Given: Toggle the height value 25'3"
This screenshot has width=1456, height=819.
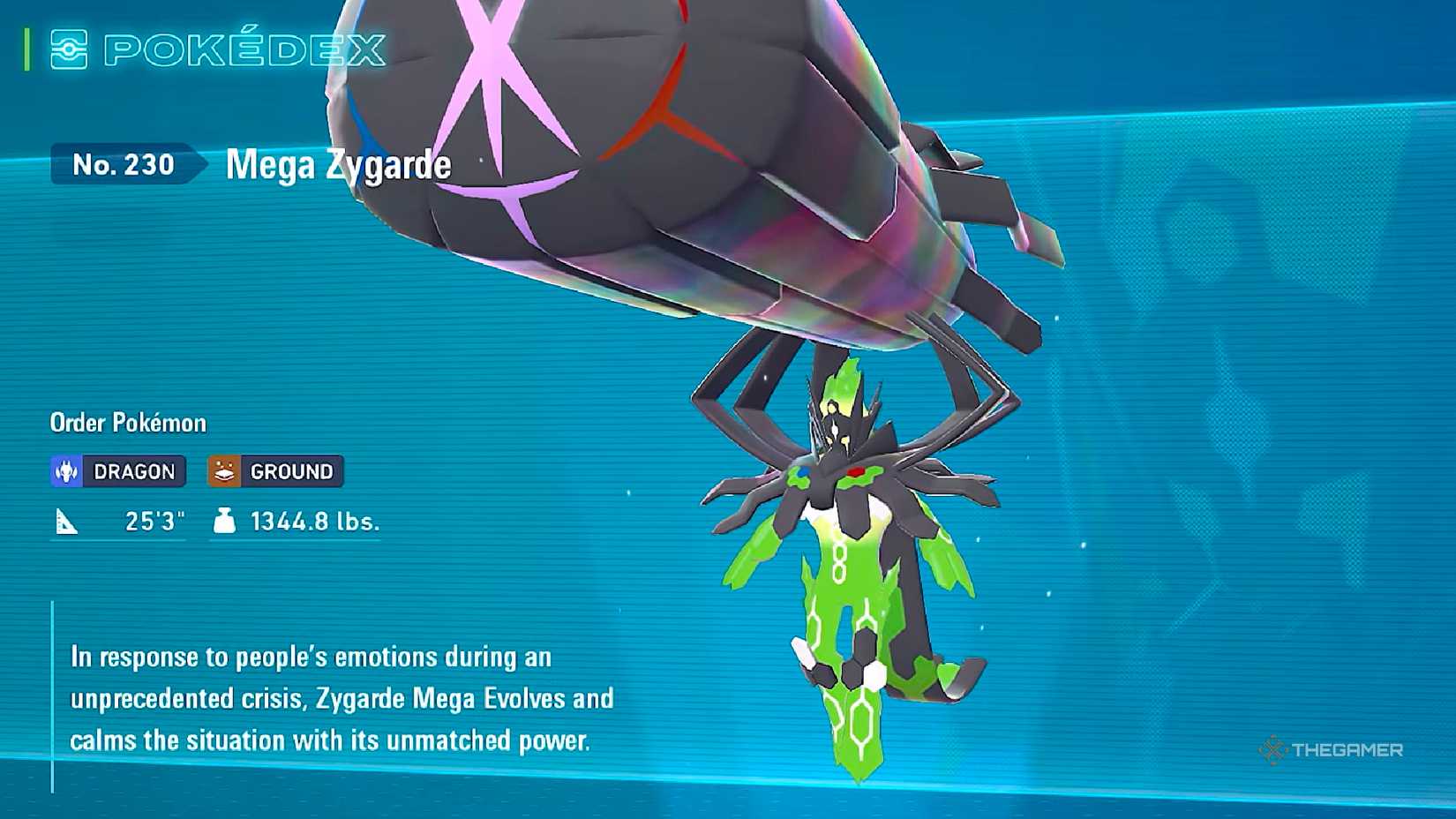Looking at the screenshot, I should click(154, 521).
